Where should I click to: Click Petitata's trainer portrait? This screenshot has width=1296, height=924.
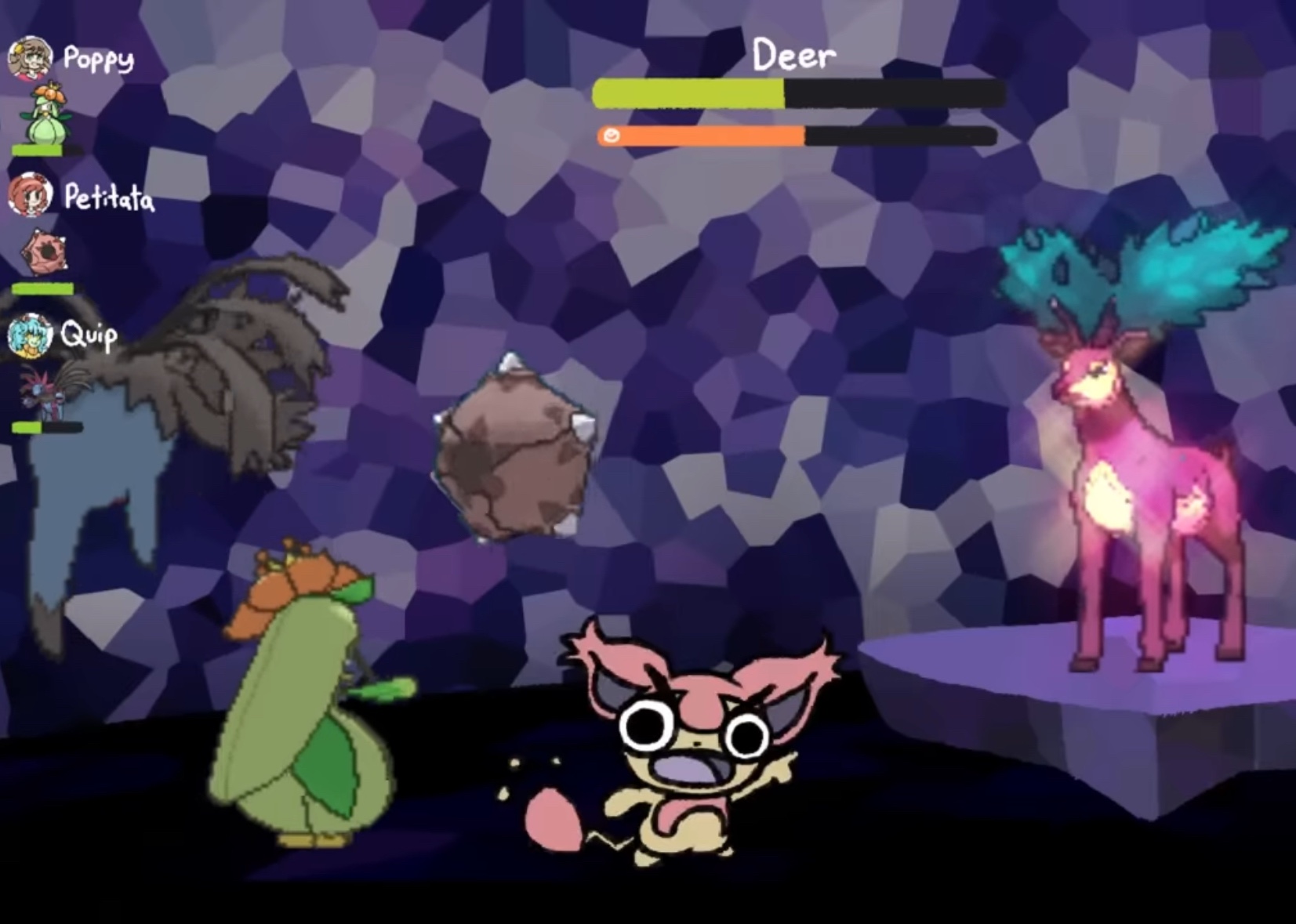click(30, 195)
